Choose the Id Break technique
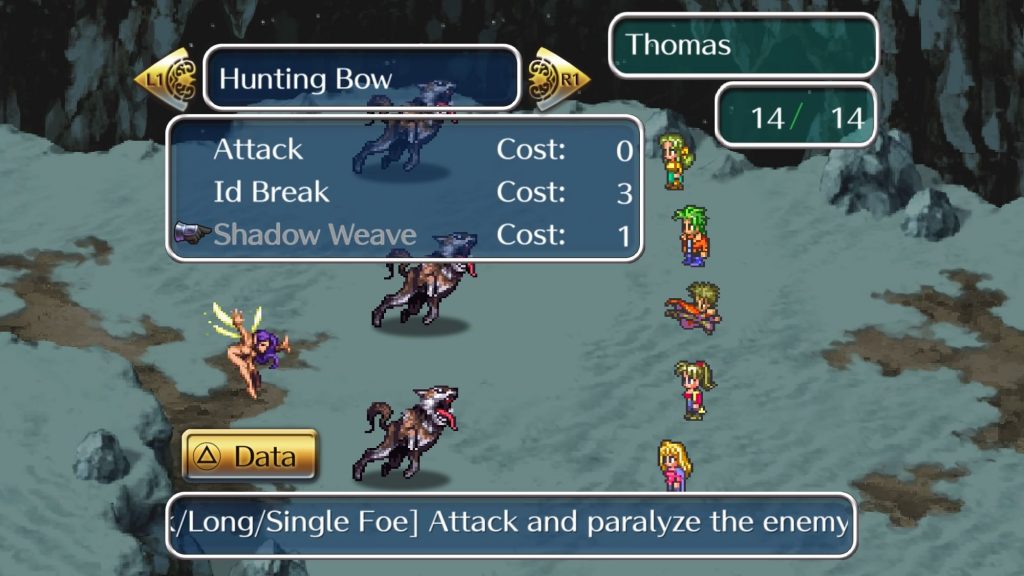 tap(271, 192)
